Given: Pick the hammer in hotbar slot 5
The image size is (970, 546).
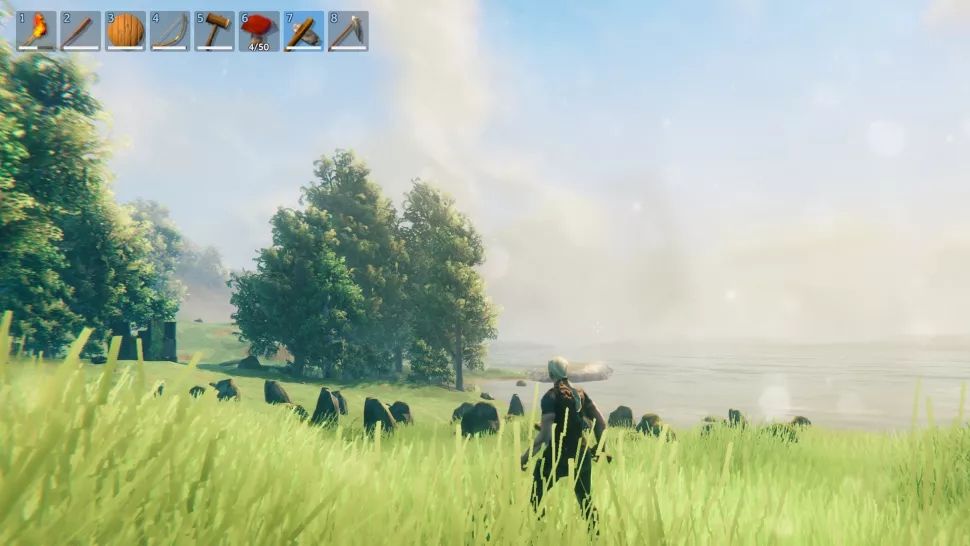Looking at the screenshot, I should 214,31.
